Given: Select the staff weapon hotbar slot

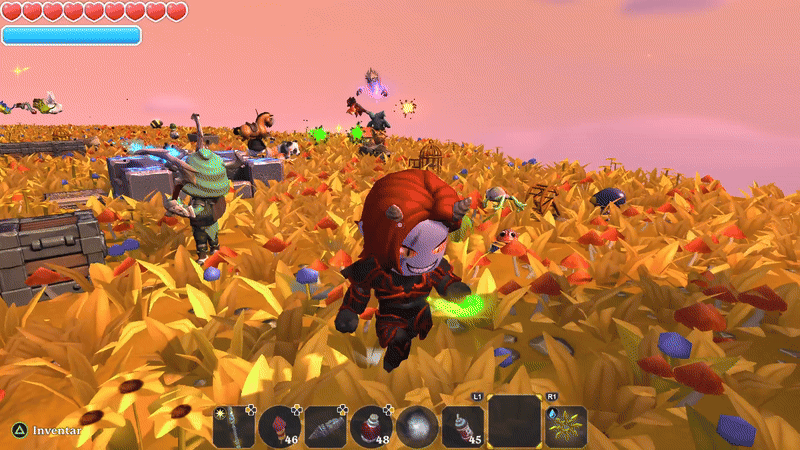Looking at the screenshot, I should coord(234,426).
